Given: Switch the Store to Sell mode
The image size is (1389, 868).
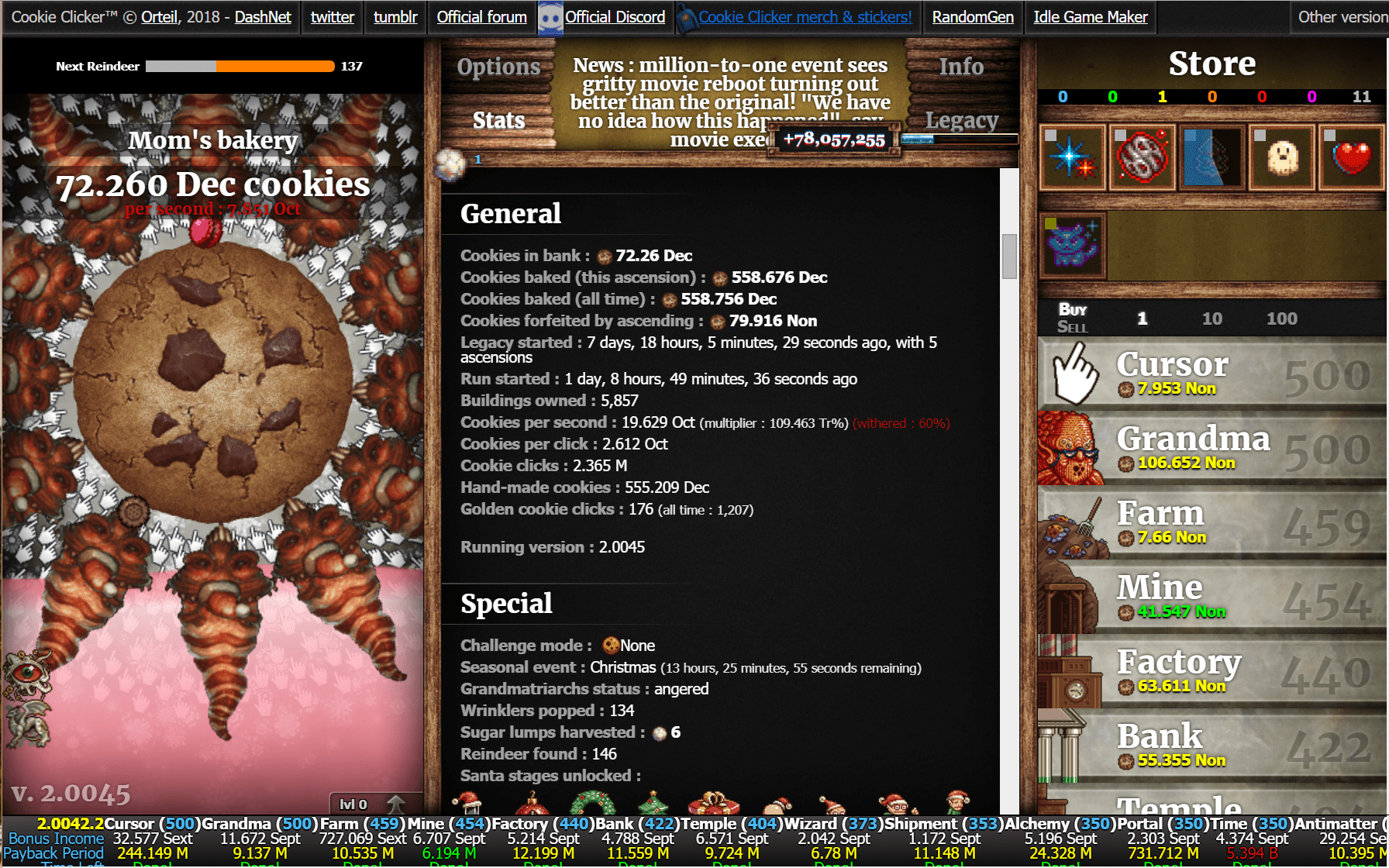Looking at the screenshot, I should pos(1073,325).
